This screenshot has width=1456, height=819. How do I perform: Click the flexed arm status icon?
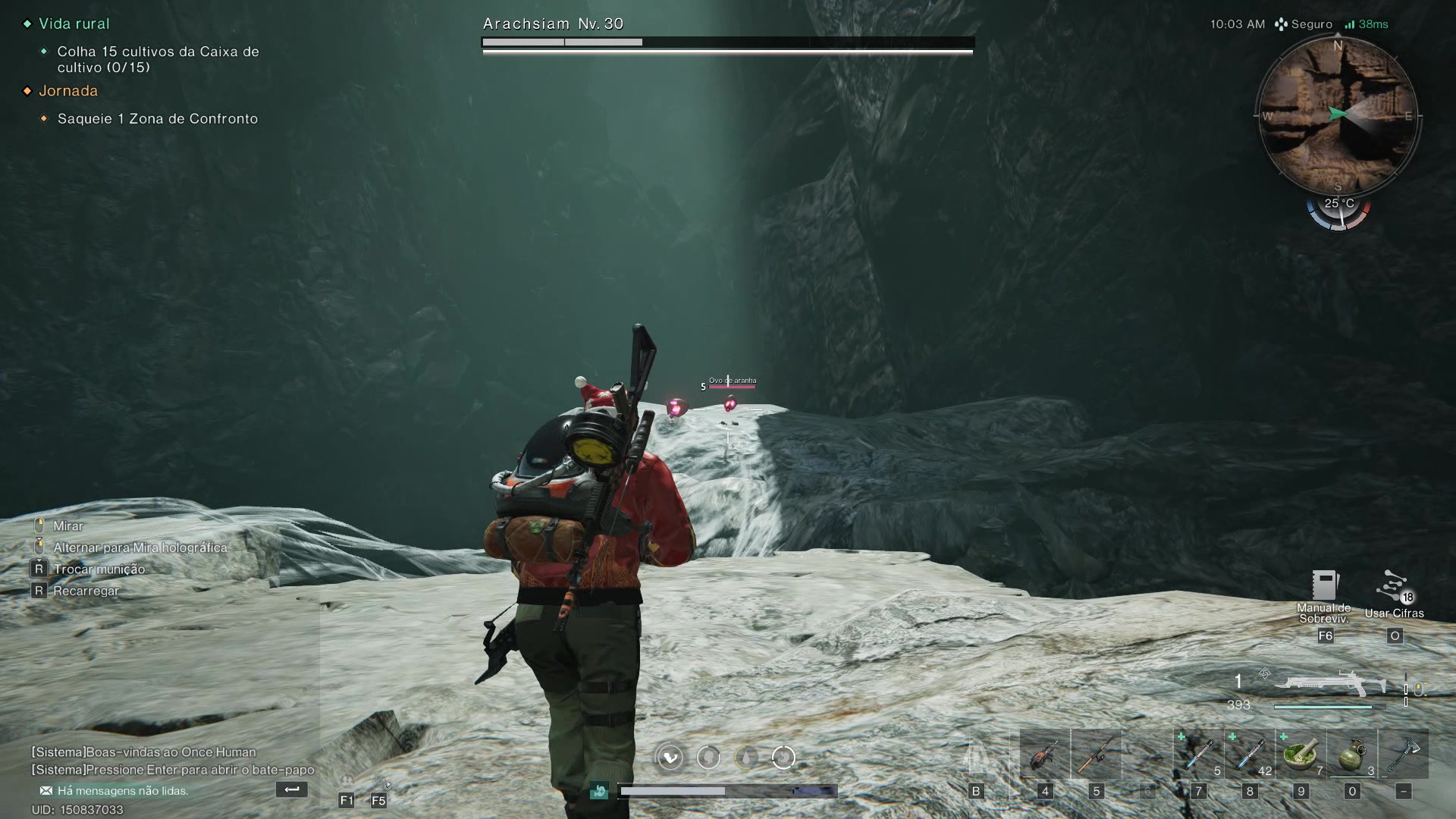coord(670,757)
